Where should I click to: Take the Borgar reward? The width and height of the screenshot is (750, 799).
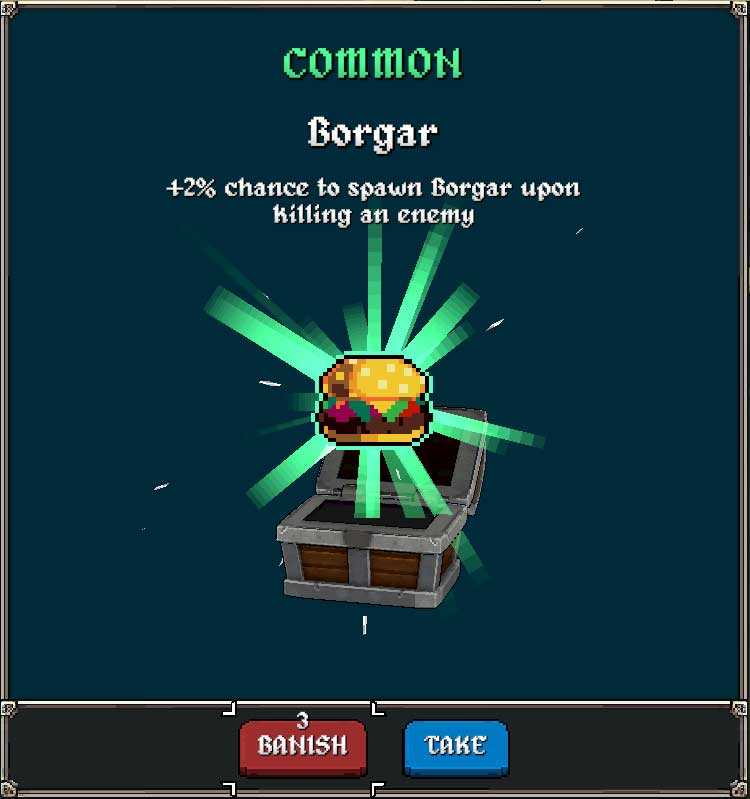point(456,746)
